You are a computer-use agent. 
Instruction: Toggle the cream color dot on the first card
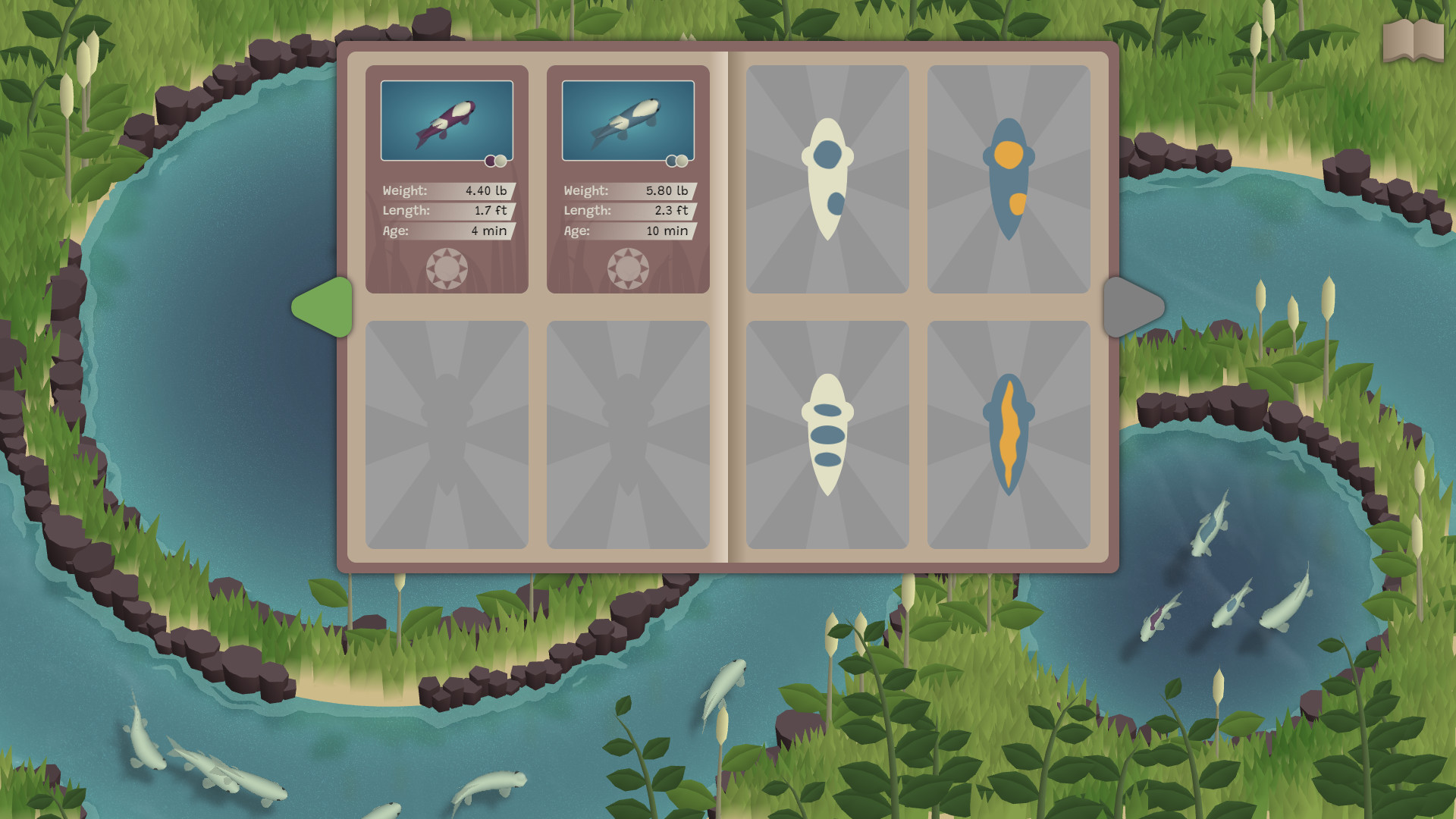[x=502, y=161]
